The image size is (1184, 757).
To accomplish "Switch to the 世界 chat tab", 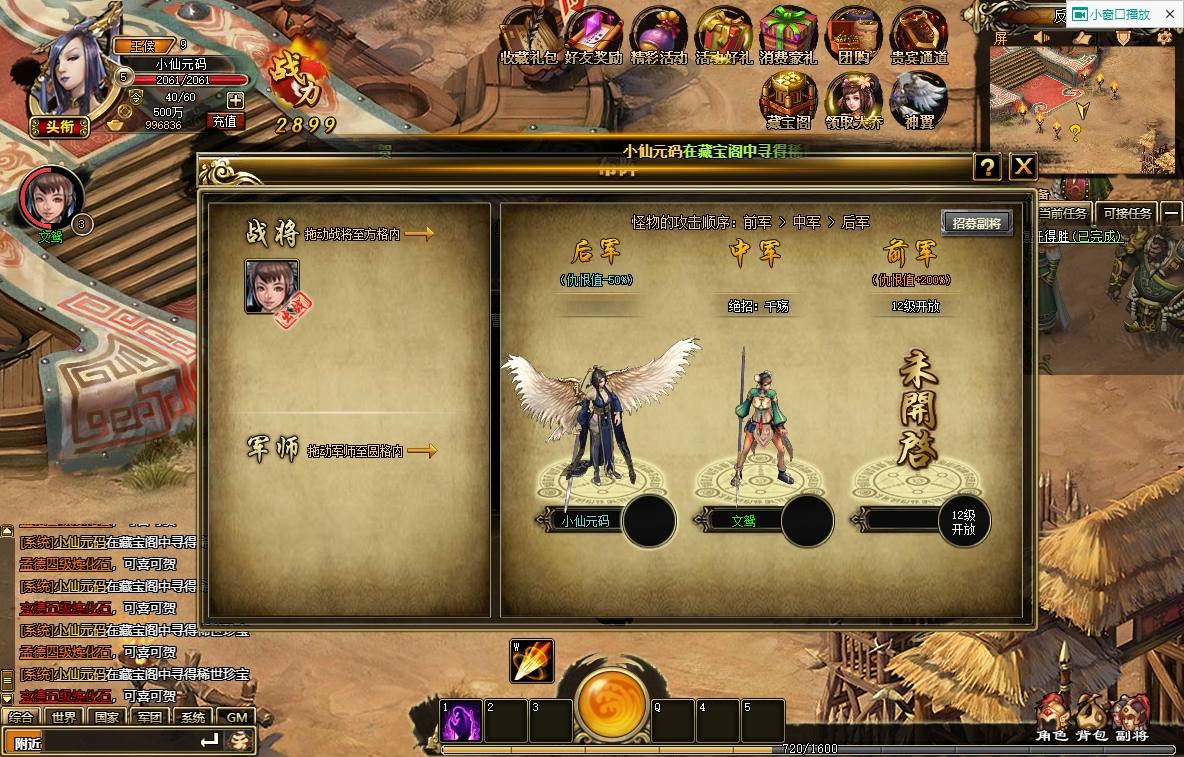I will pyautogui.click(x=64, y=717).
